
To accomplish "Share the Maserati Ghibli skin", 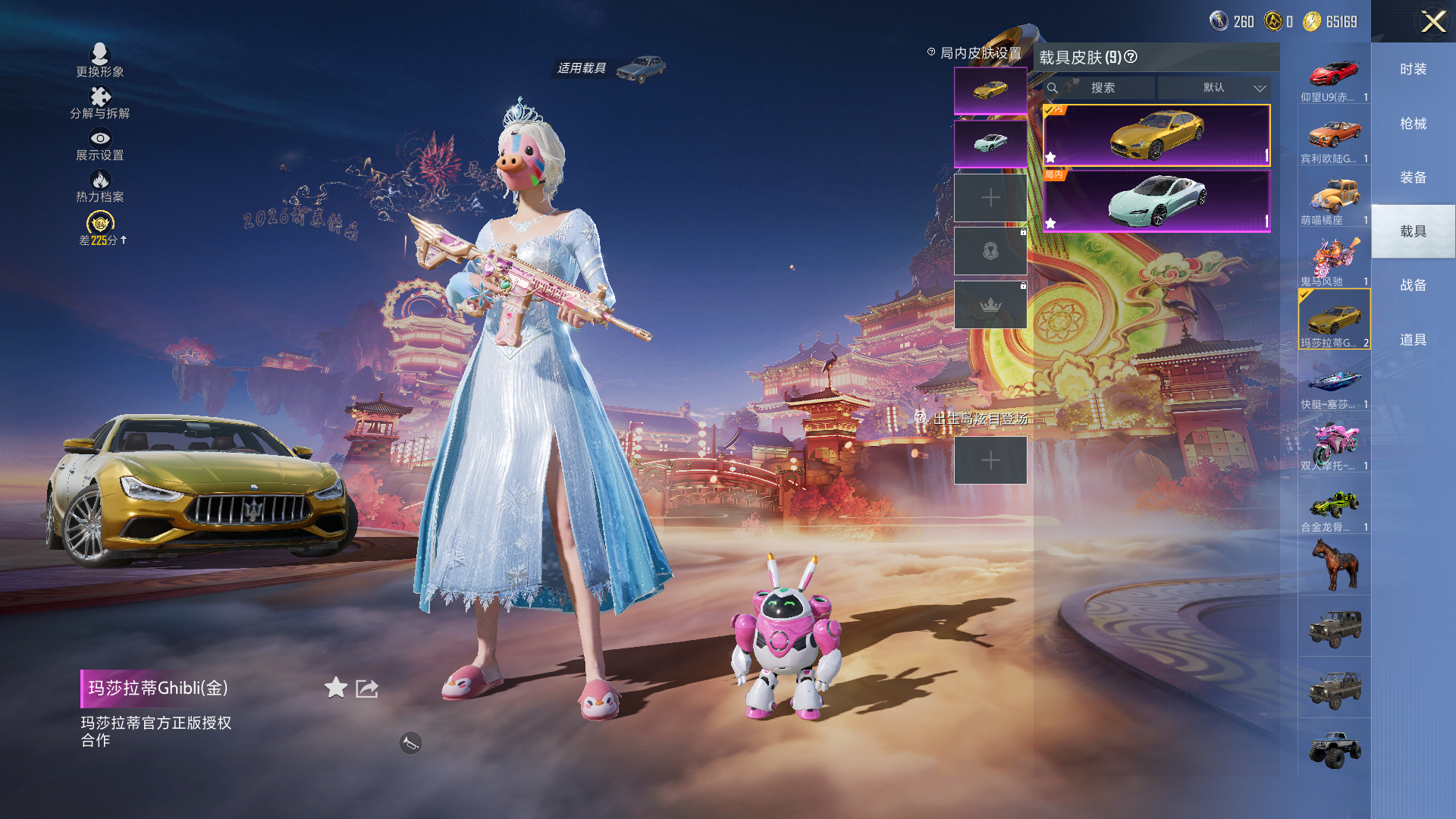I will [367, 688].
